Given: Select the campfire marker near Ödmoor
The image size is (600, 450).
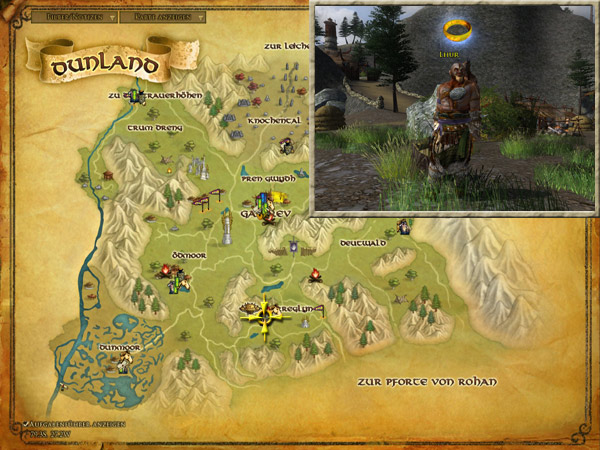Looking at the screenshot, I should click(167, 270).
